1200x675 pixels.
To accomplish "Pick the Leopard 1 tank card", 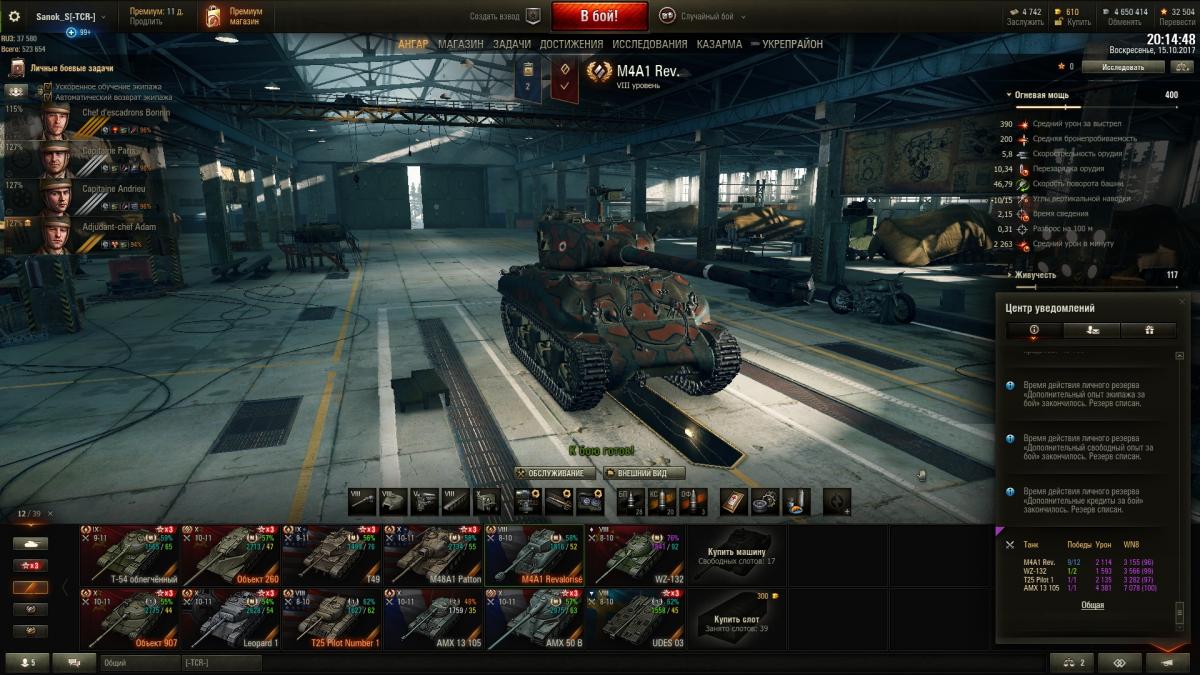I will point(231,619).
